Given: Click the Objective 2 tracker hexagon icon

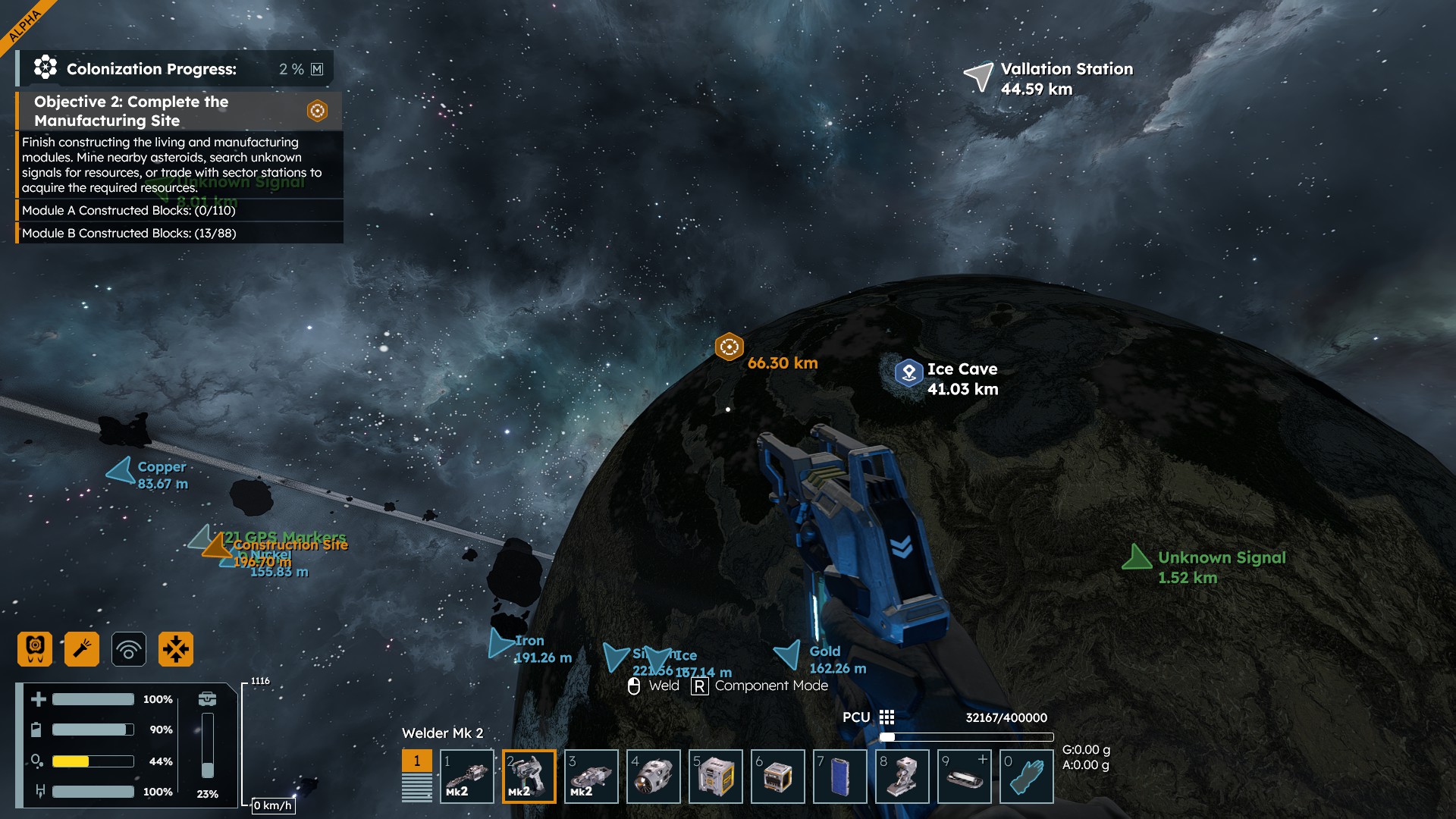Looking at the screenshot, I should [x=317, y=111].
